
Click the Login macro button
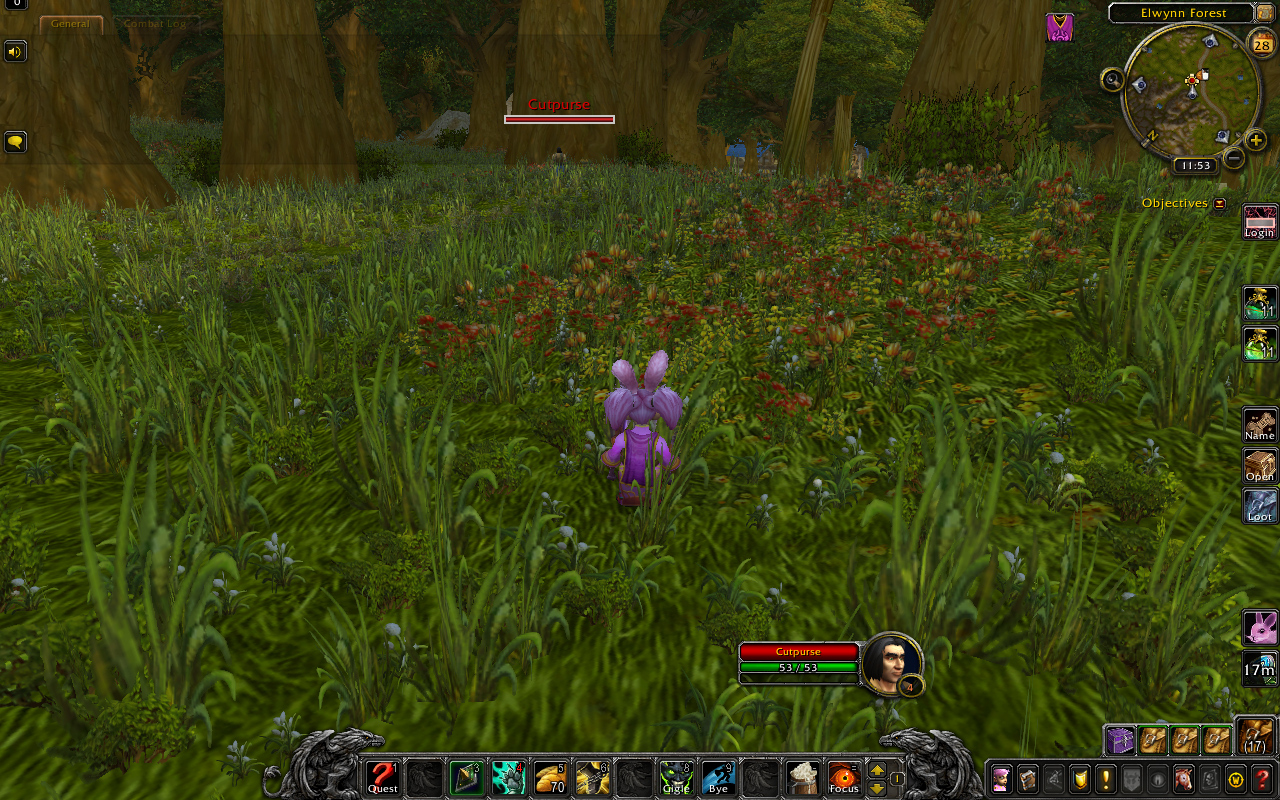coord(1259,222)
